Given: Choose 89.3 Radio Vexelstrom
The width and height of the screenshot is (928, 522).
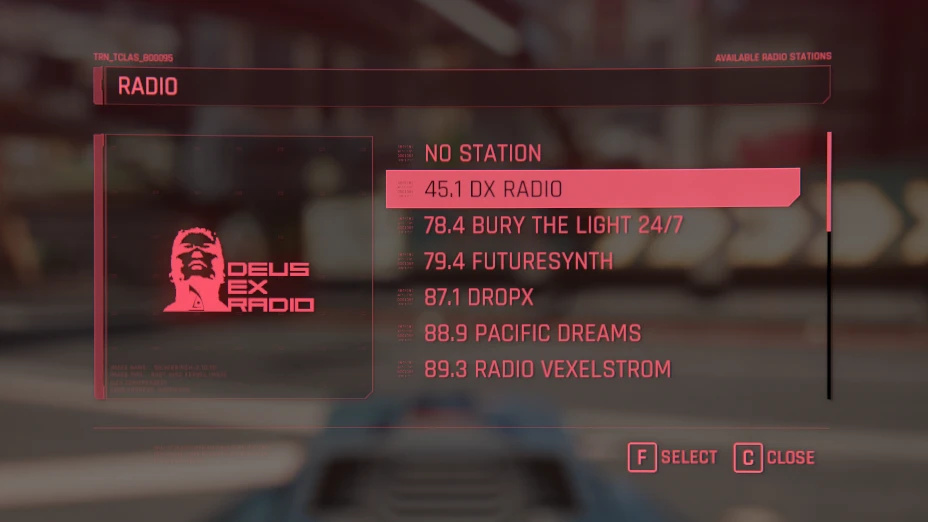Looking at the screenshot, I should [x=547, y=369].
